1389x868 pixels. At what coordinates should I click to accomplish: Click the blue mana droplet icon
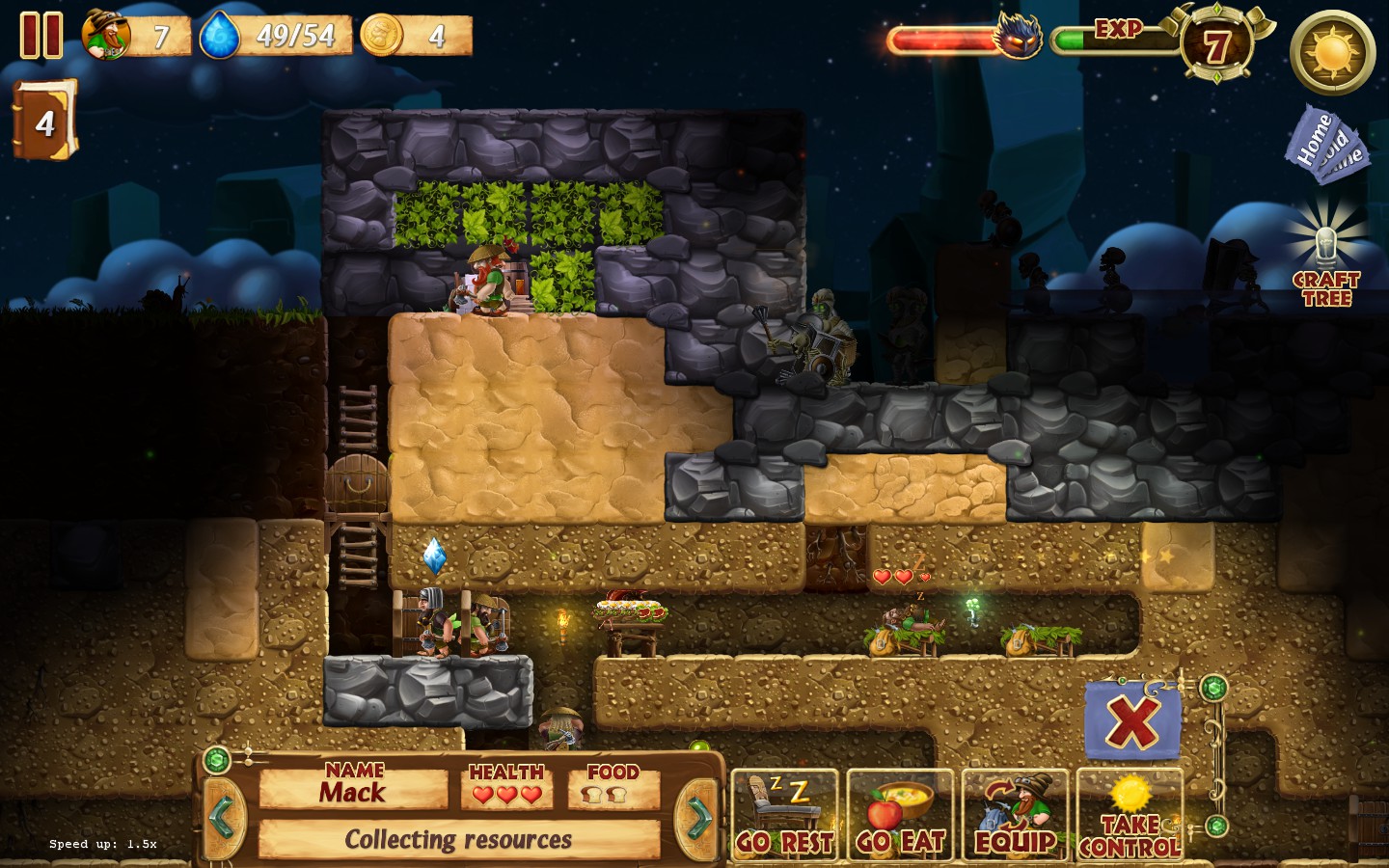click(220, 36)
